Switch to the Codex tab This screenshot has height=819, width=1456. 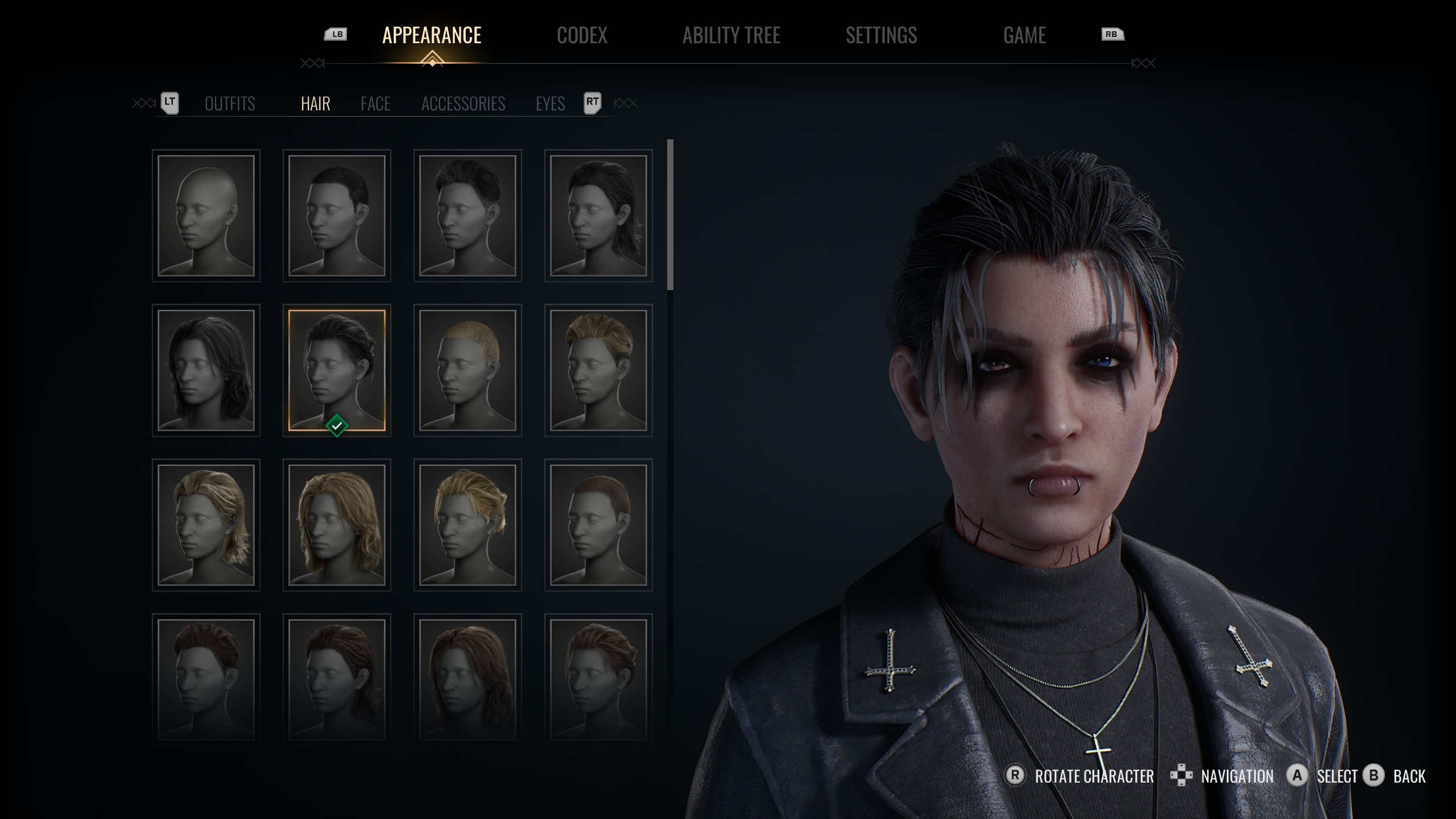click(582, 35)
